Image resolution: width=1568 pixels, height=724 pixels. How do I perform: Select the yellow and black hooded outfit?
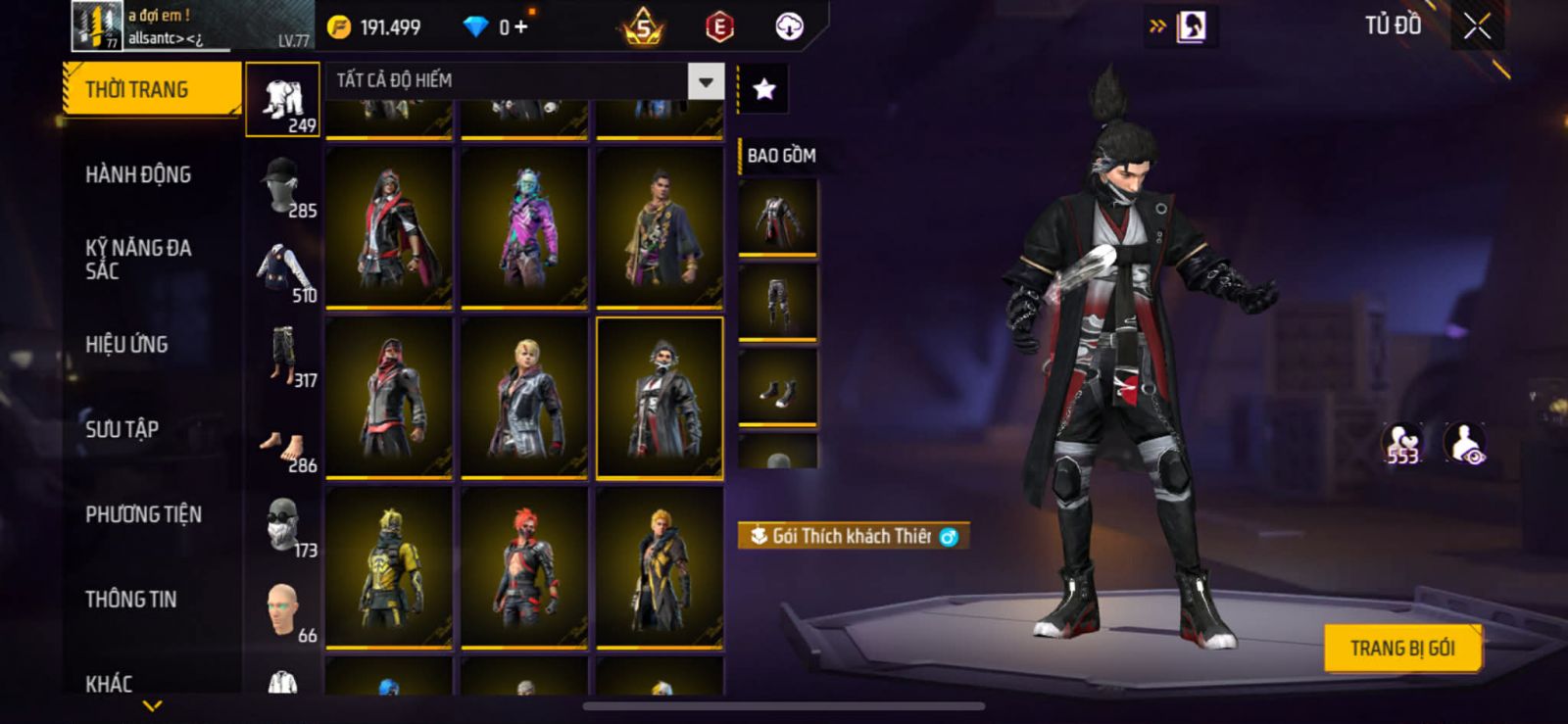tap(389, 566)
